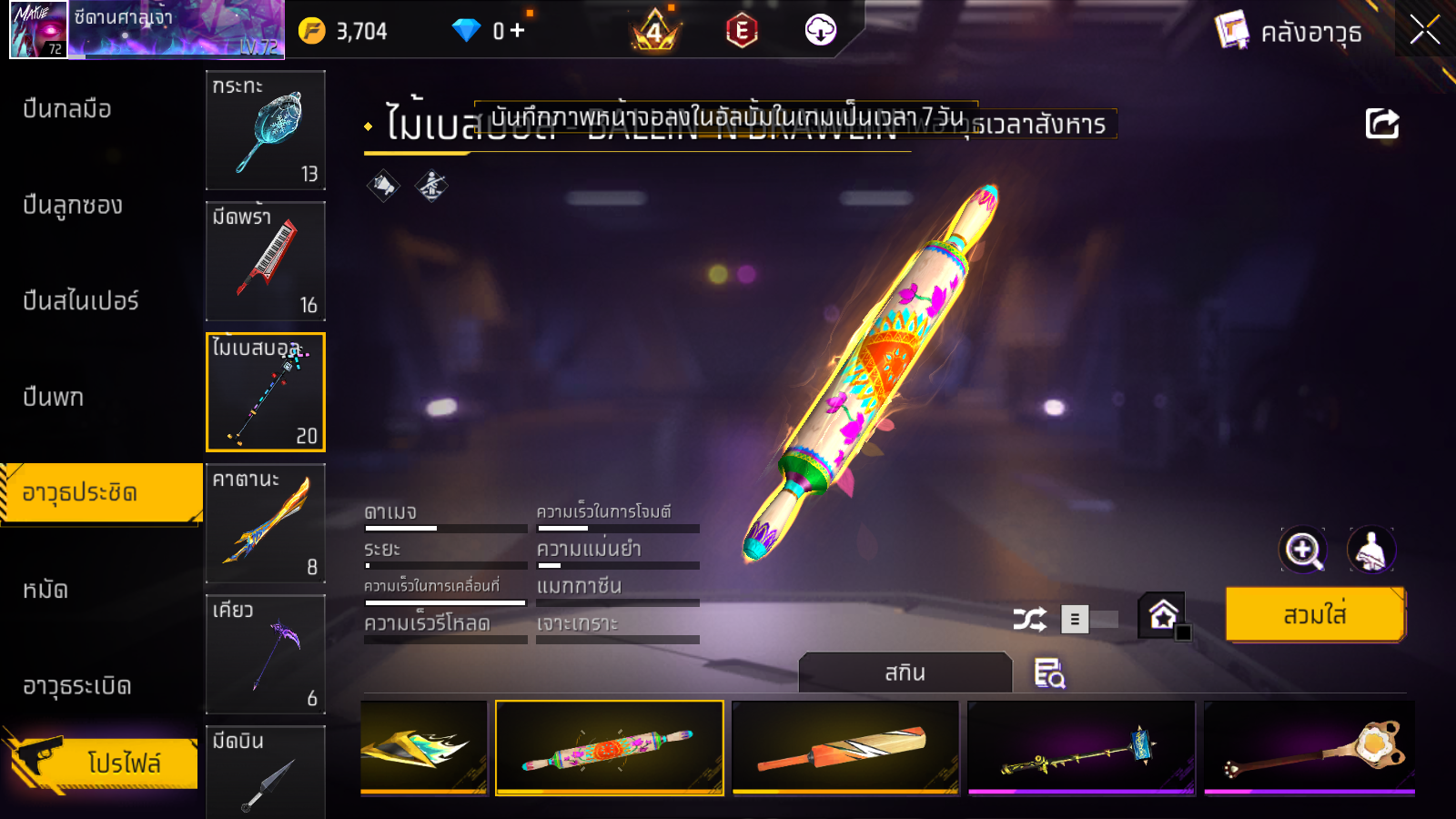
Task: Open the อาวุธระเบิด category
Action: 77,686
